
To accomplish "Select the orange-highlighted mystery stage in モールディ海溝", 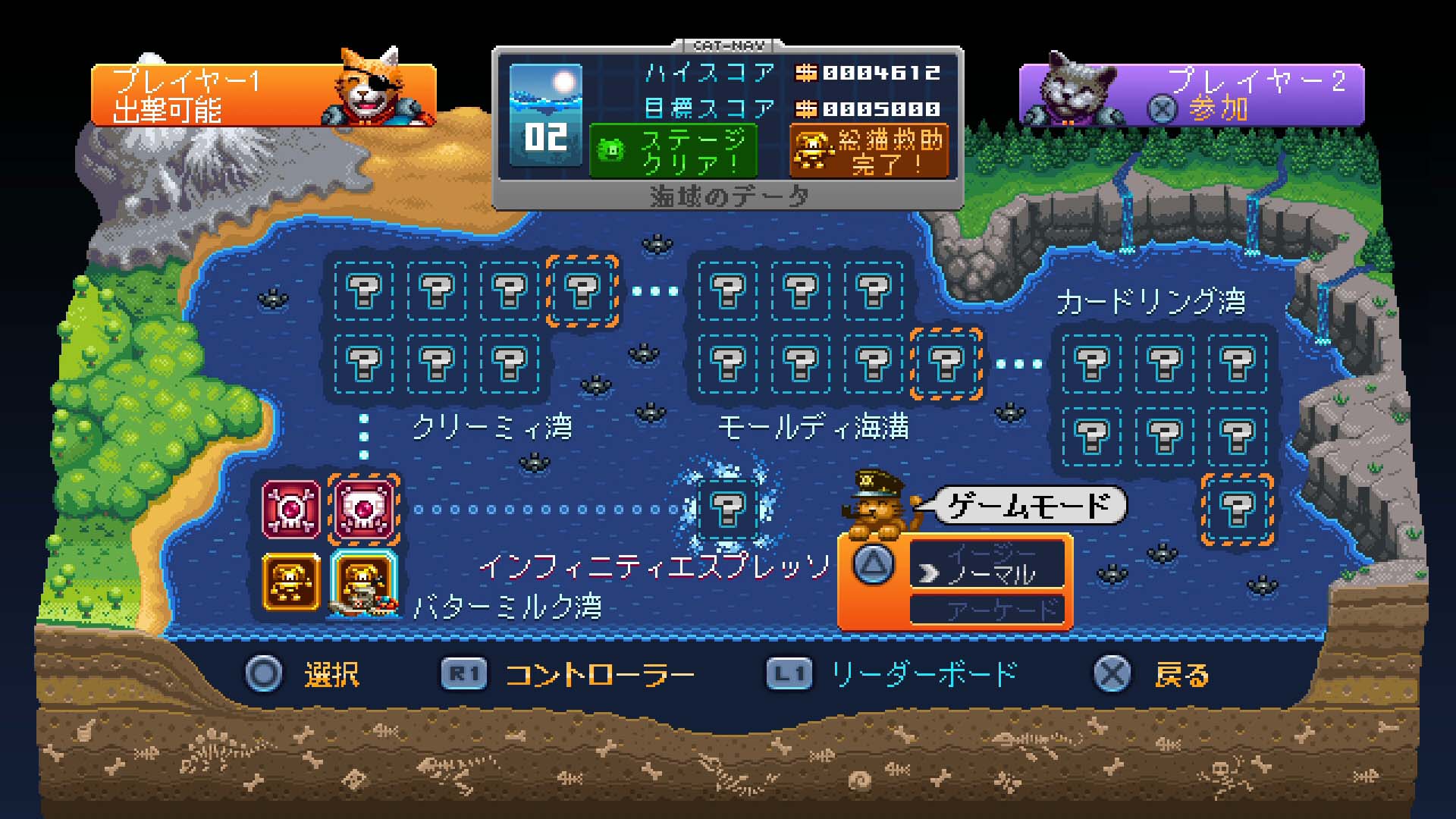I will [x=946, y=362].
